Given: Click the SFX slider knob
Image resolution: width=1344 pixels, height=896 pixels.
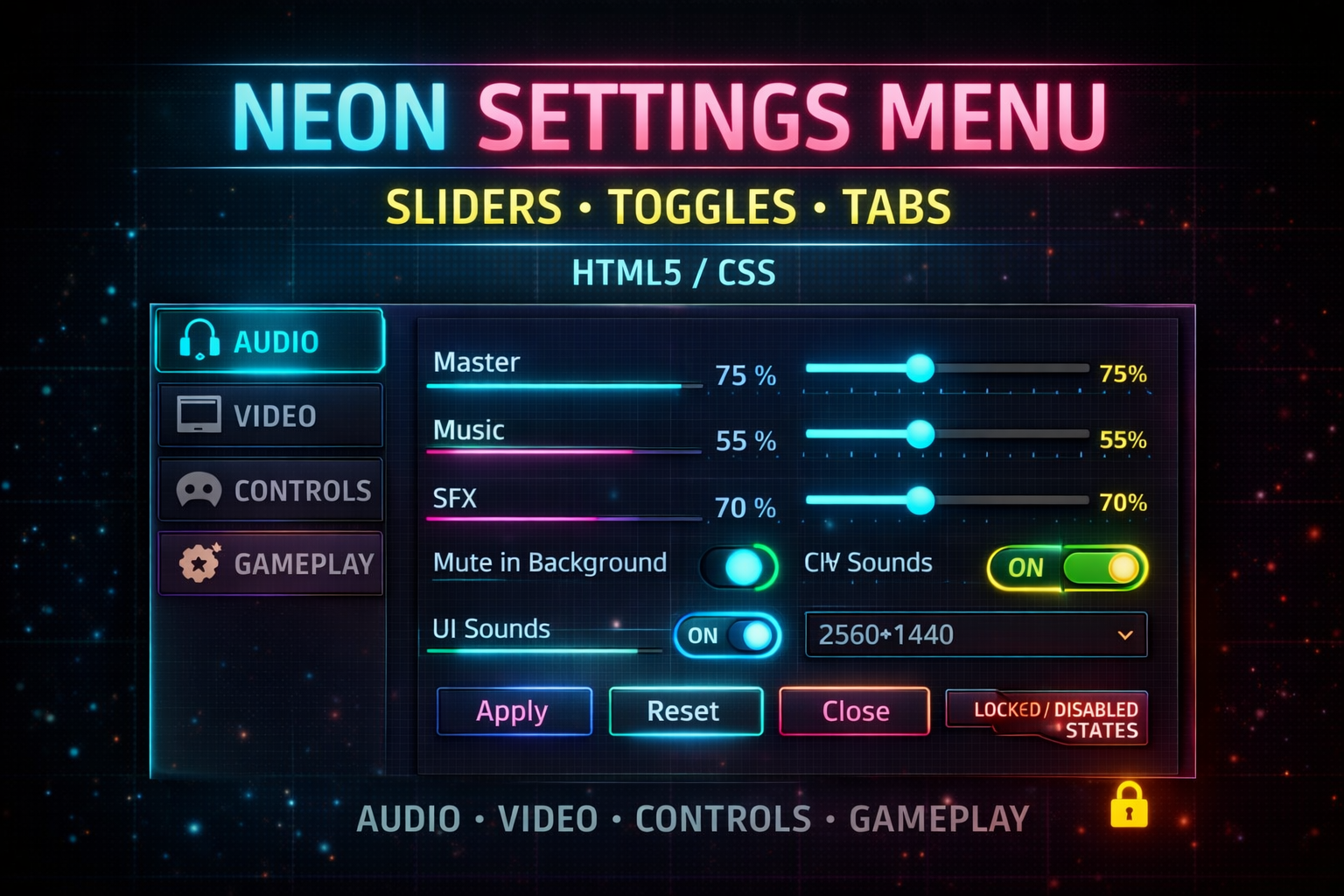Looking at the screenshot, I should (919, 501).
